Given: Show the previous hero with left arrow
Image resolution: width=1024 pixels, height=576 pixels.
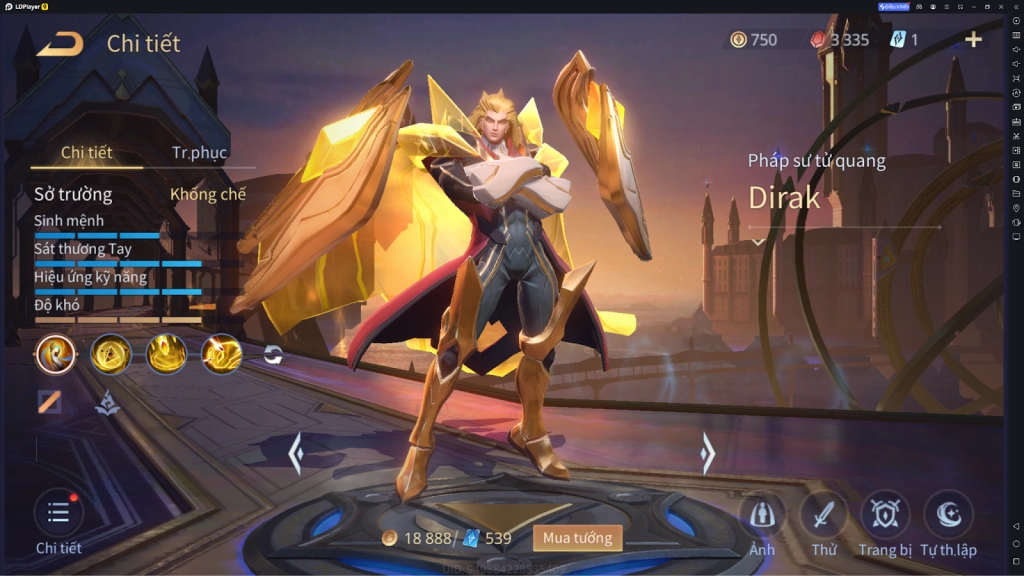Looking at the screenshot, I should click(295, 454).
